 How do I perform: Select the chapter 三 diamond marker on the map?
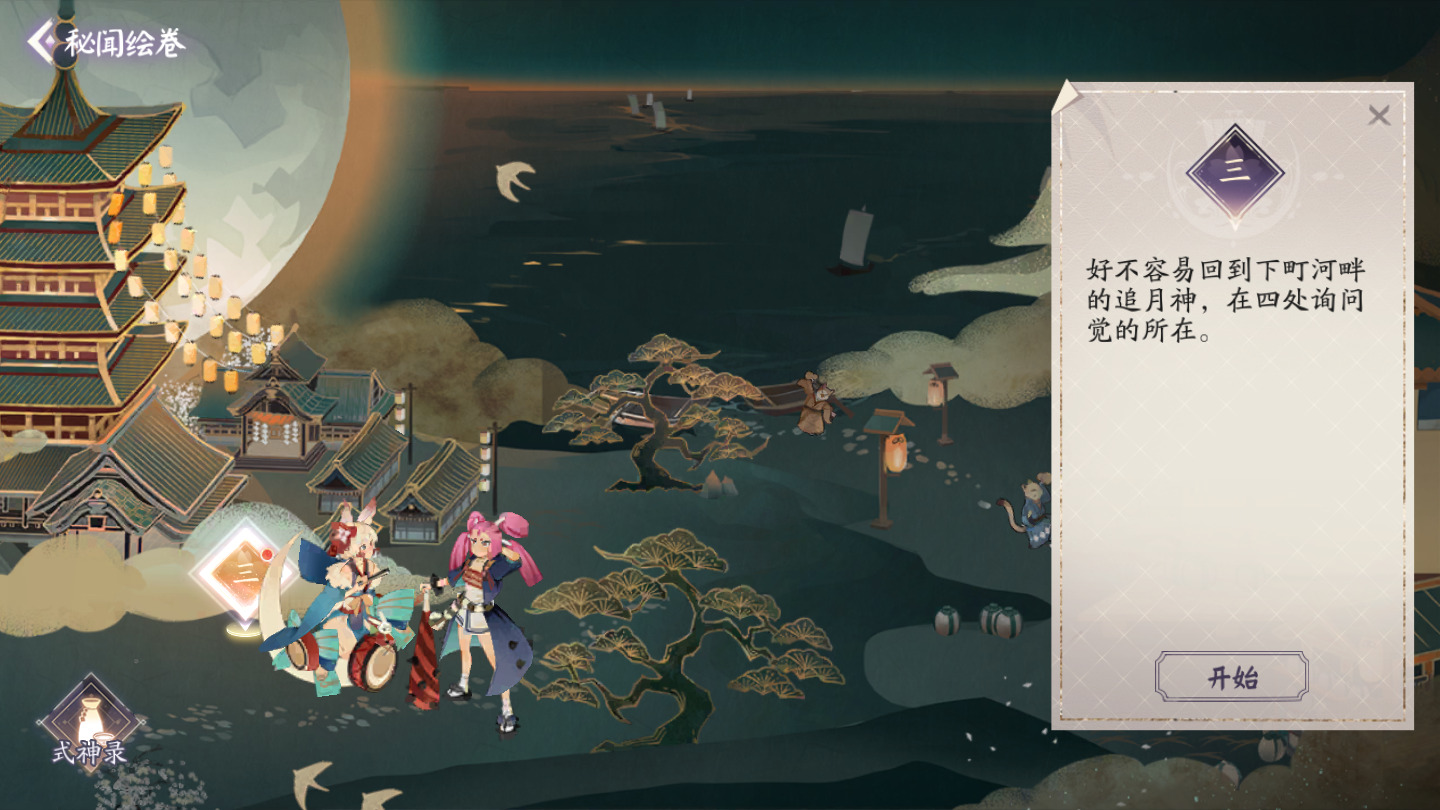pyautogui.click(x=241, y=574)
